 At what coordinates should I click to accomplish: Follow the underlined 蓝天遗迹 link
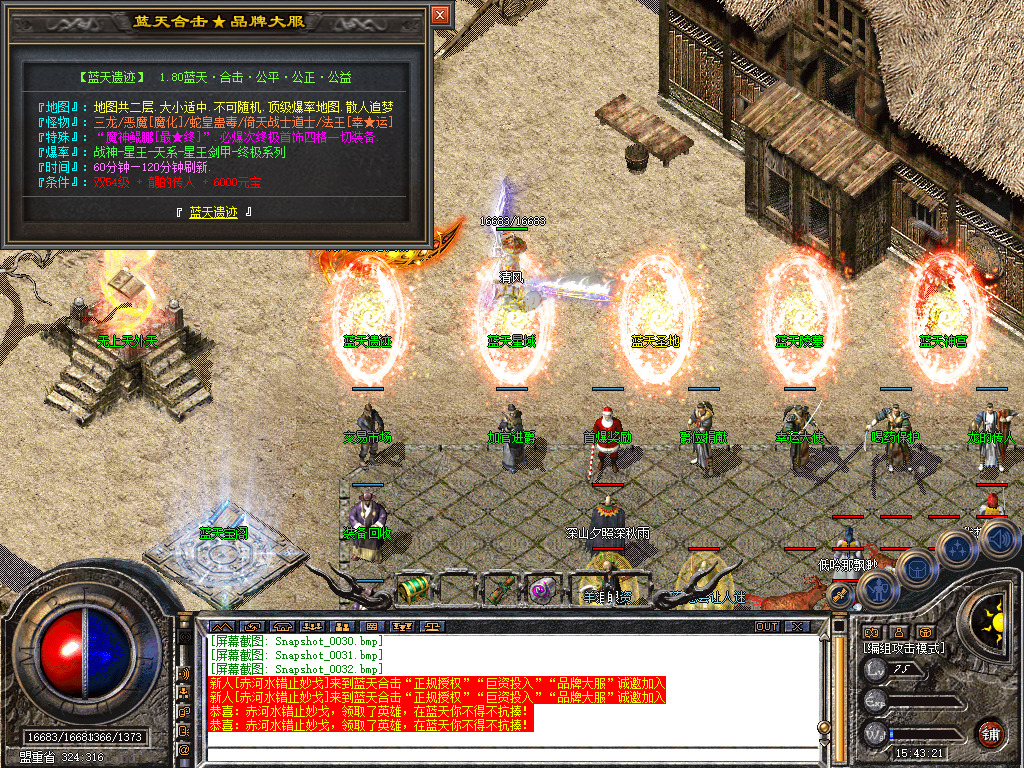[x=214, y=212]
